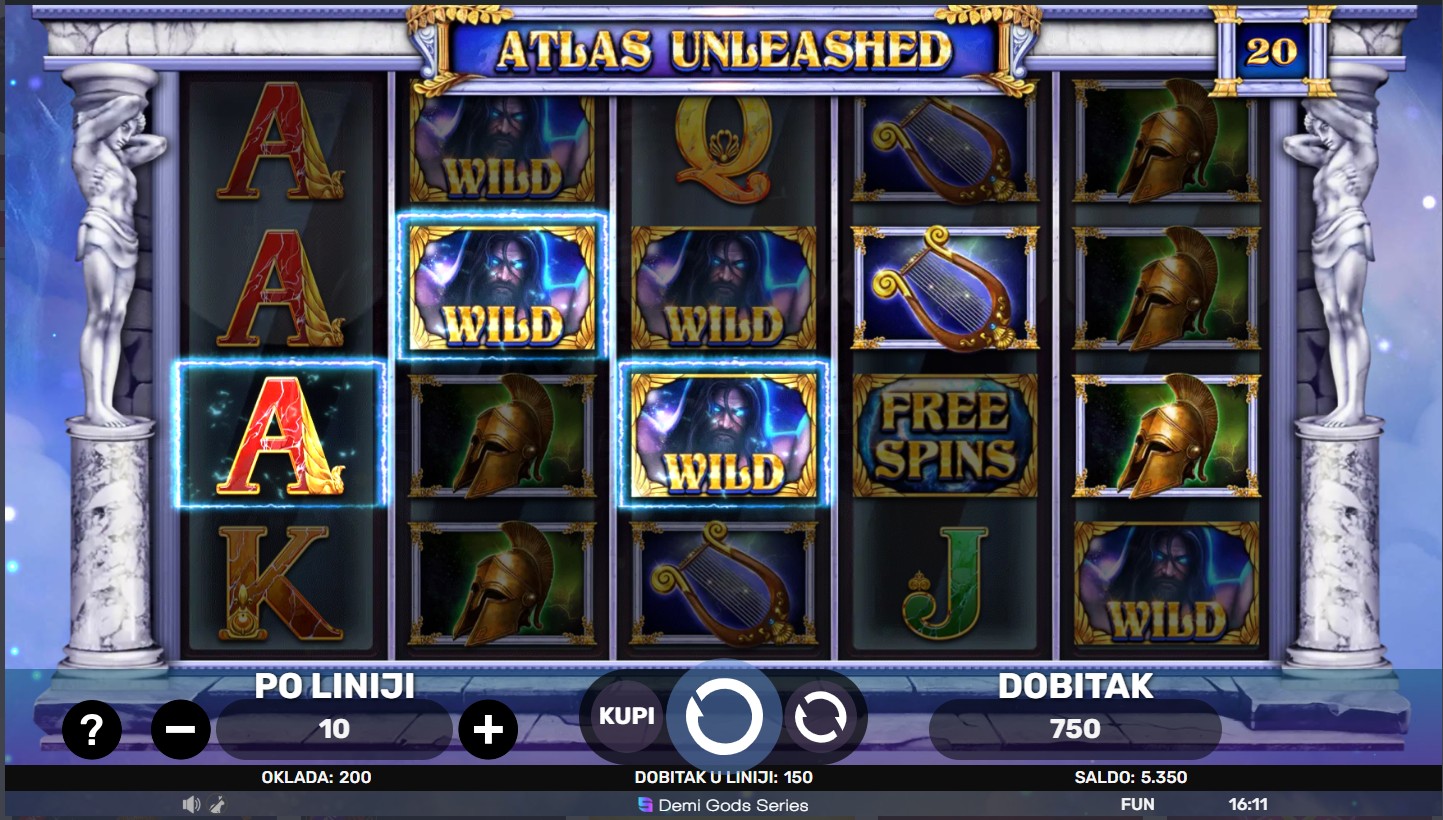Open the help info with the question mark
This screenshot has height=820, width=1443.
pos(91,731)
